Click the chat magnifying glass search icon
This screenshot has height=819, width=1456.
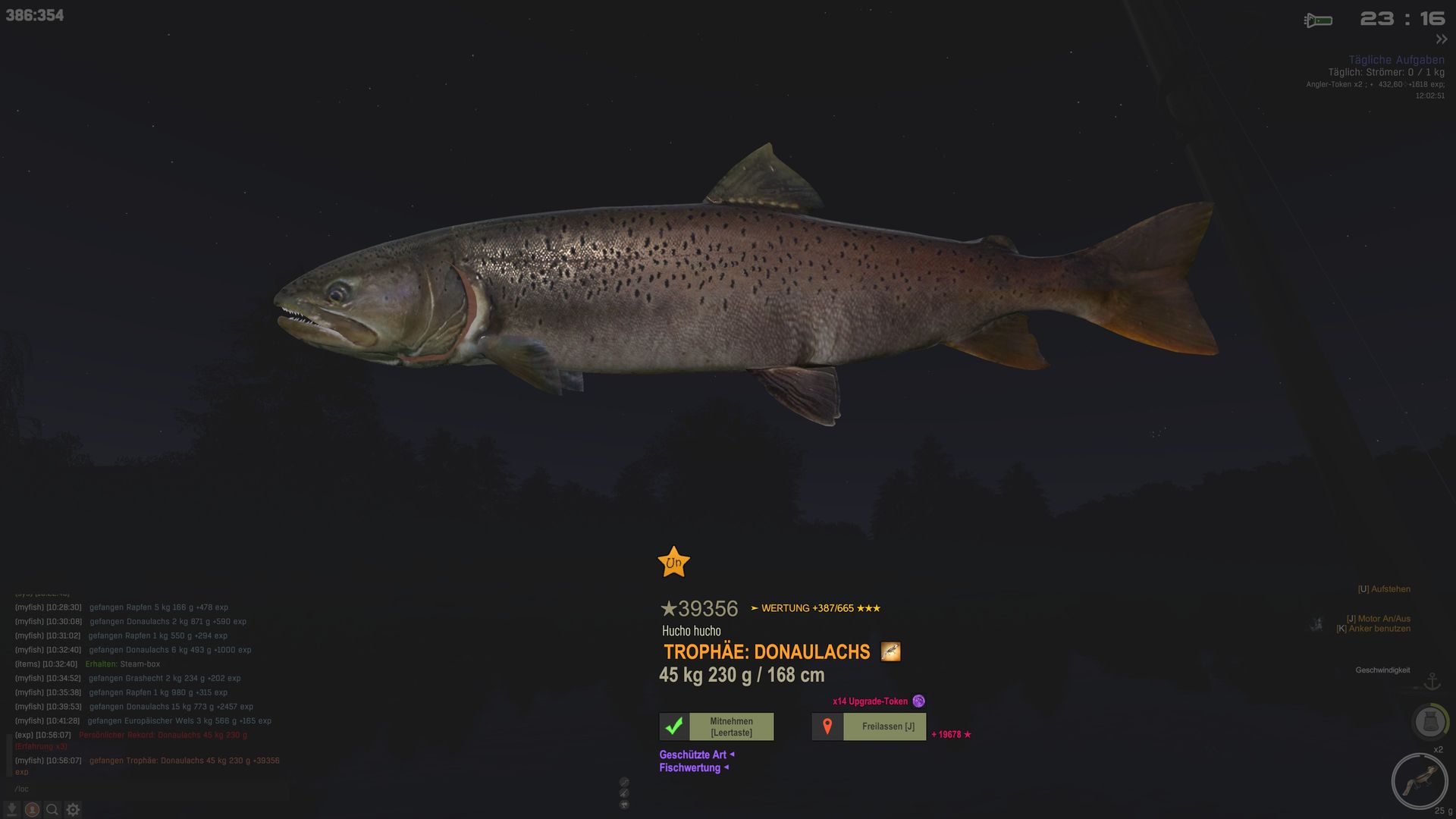point(52,809)
